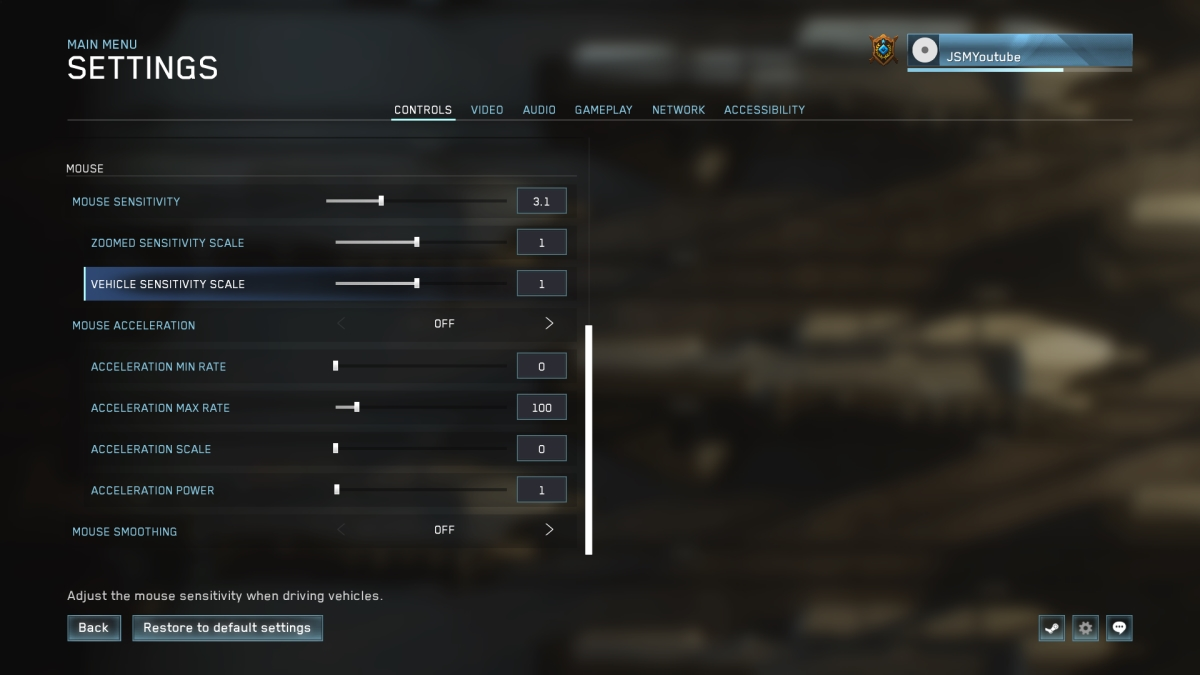
Task: Open the Audio settings tab
Action: 539,110
